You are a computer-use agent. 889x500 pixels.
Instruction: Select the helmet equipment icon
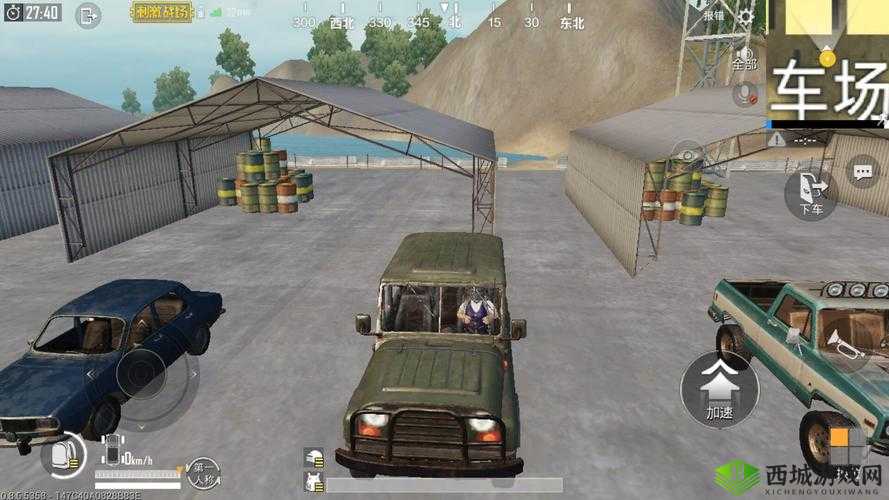[314, 457]
